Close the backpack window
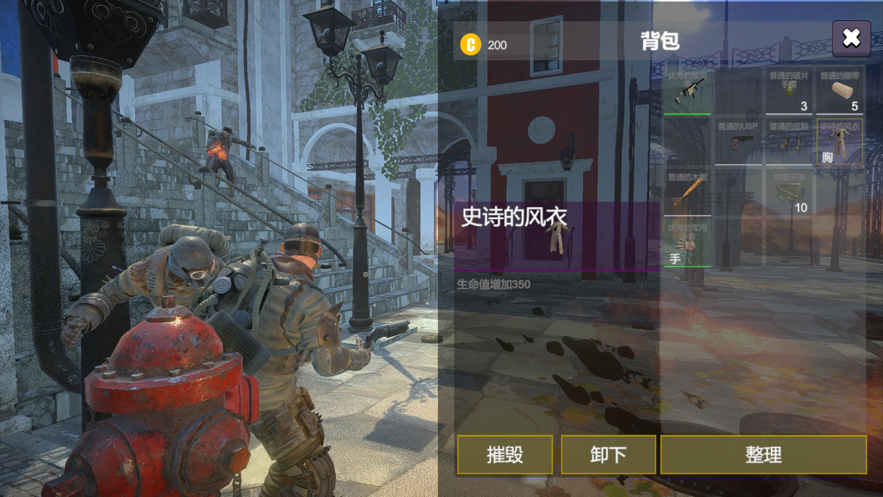This screenshot has height=497, width=883. point(851,38)
